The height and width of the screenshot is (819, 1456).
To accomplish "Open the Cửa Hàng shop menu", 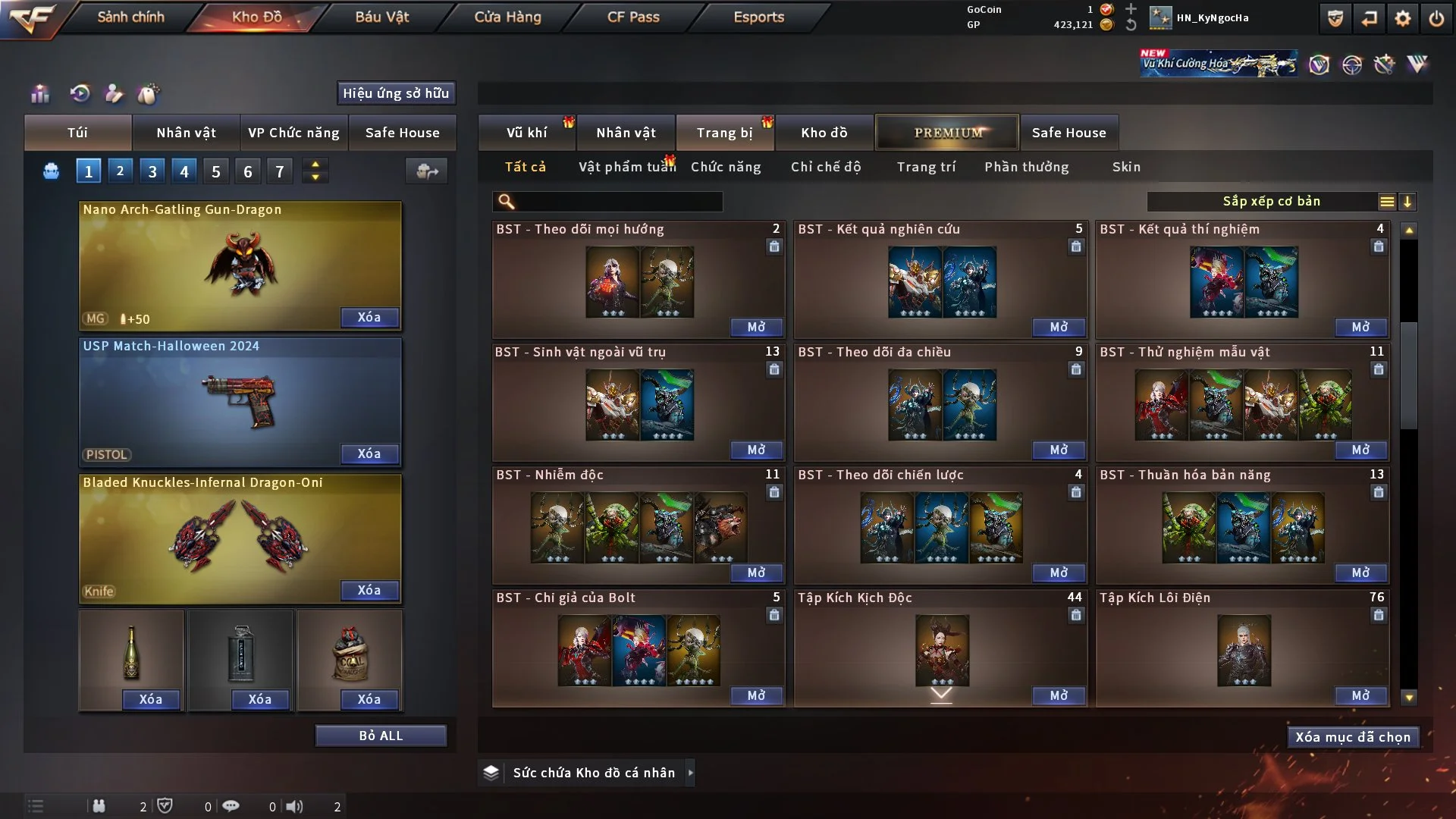I will [x=507, y=17].
